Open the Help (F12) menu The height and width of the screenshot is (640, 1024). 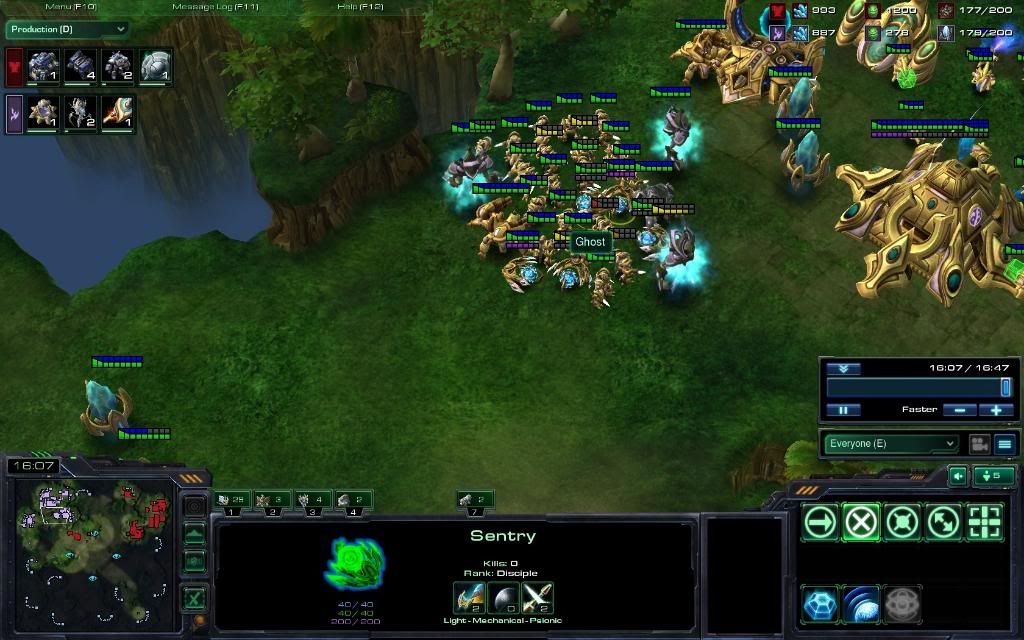click(x=360, y=7)
